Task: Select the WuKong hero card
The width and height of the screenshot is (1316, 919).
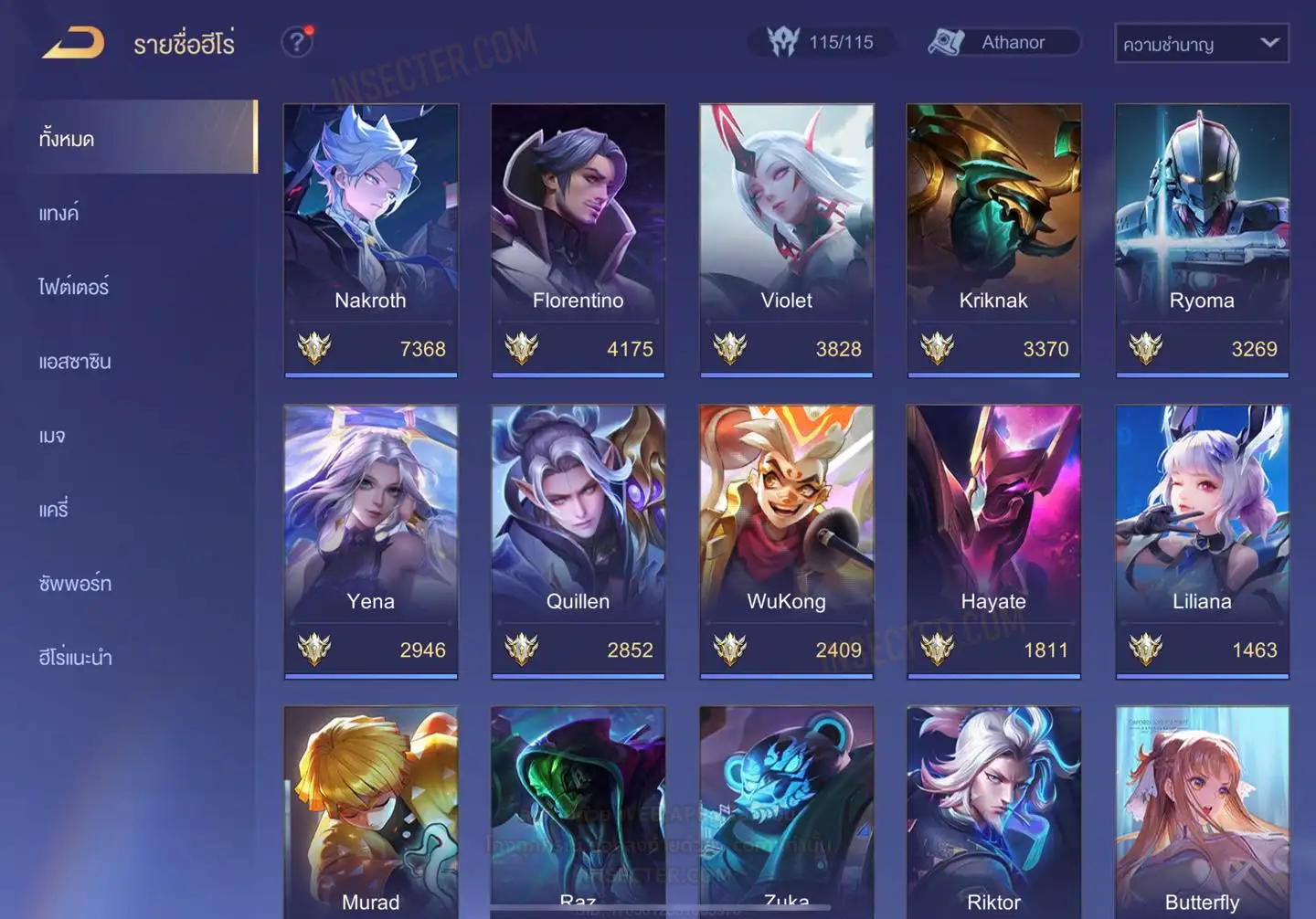Action: pyautogui.click(x=786, y=541)
